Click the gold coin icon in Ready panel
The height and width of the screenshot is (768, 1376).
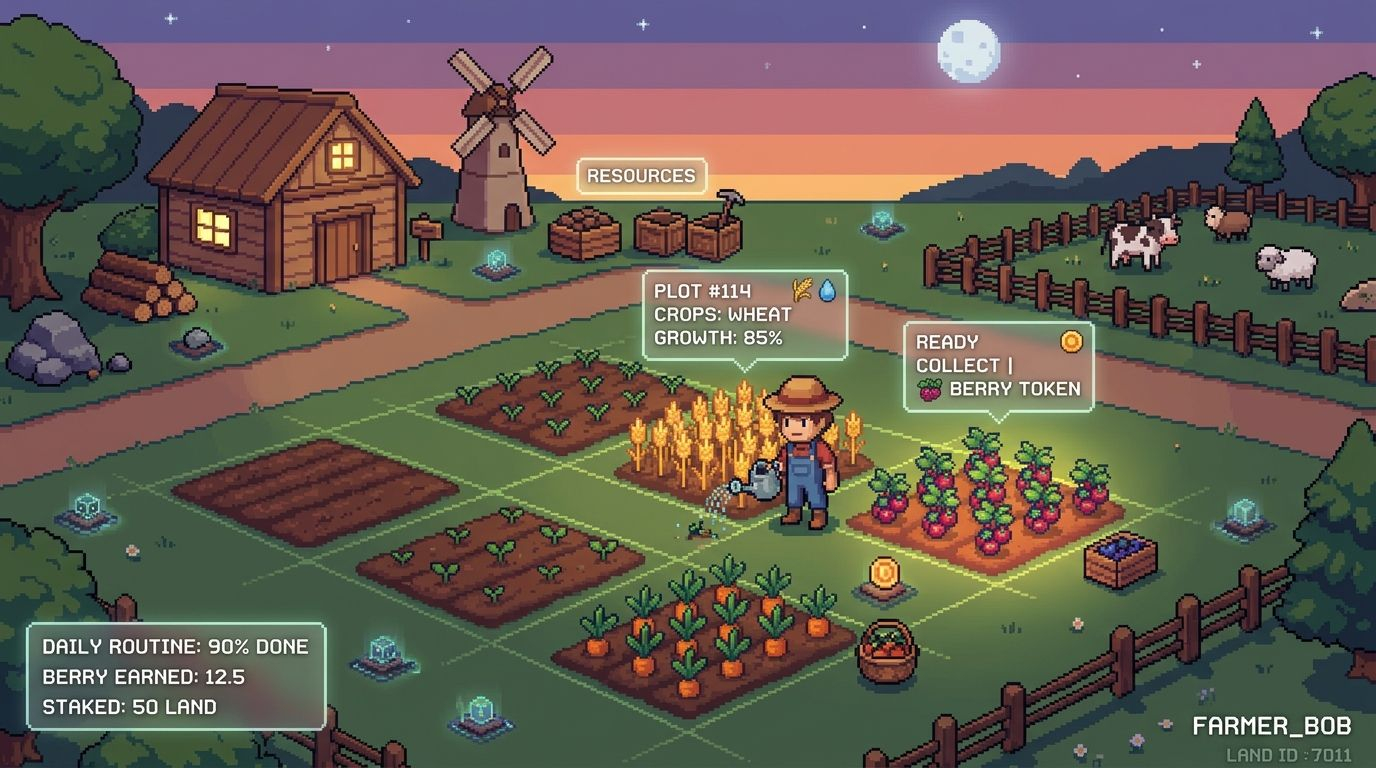[x=1071, y=341]
